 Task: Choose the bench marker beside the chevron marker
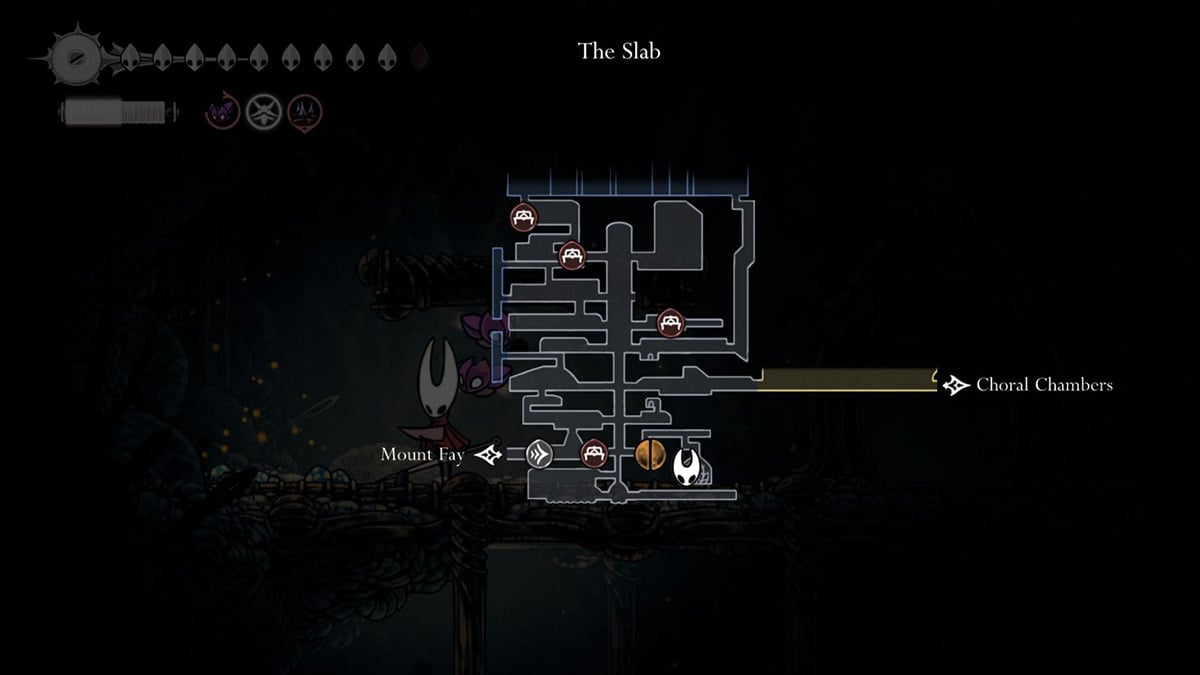pos(595,454)
